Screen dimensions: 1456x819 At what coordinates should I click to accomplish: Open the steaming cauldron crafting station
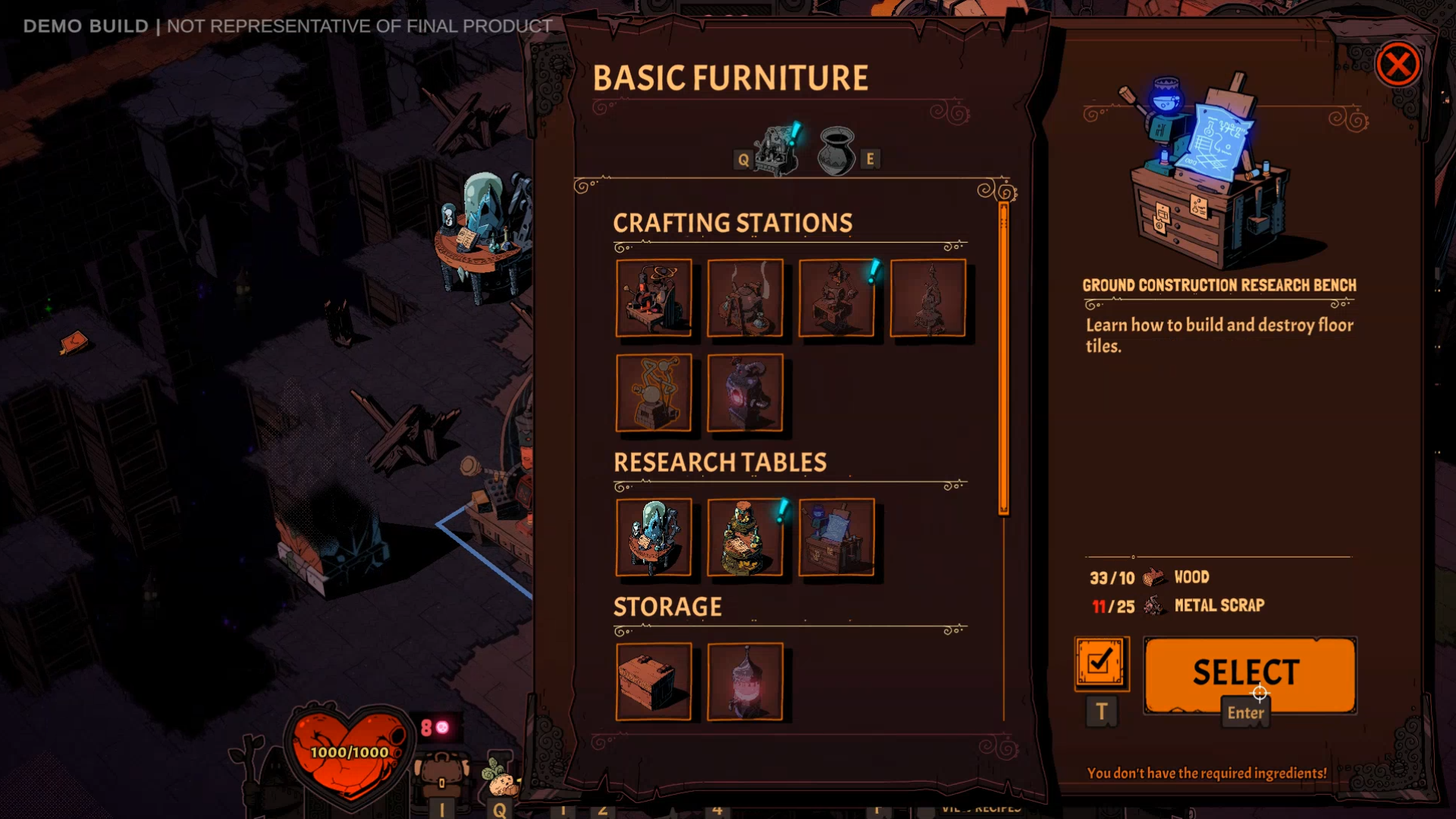[746, 298]
